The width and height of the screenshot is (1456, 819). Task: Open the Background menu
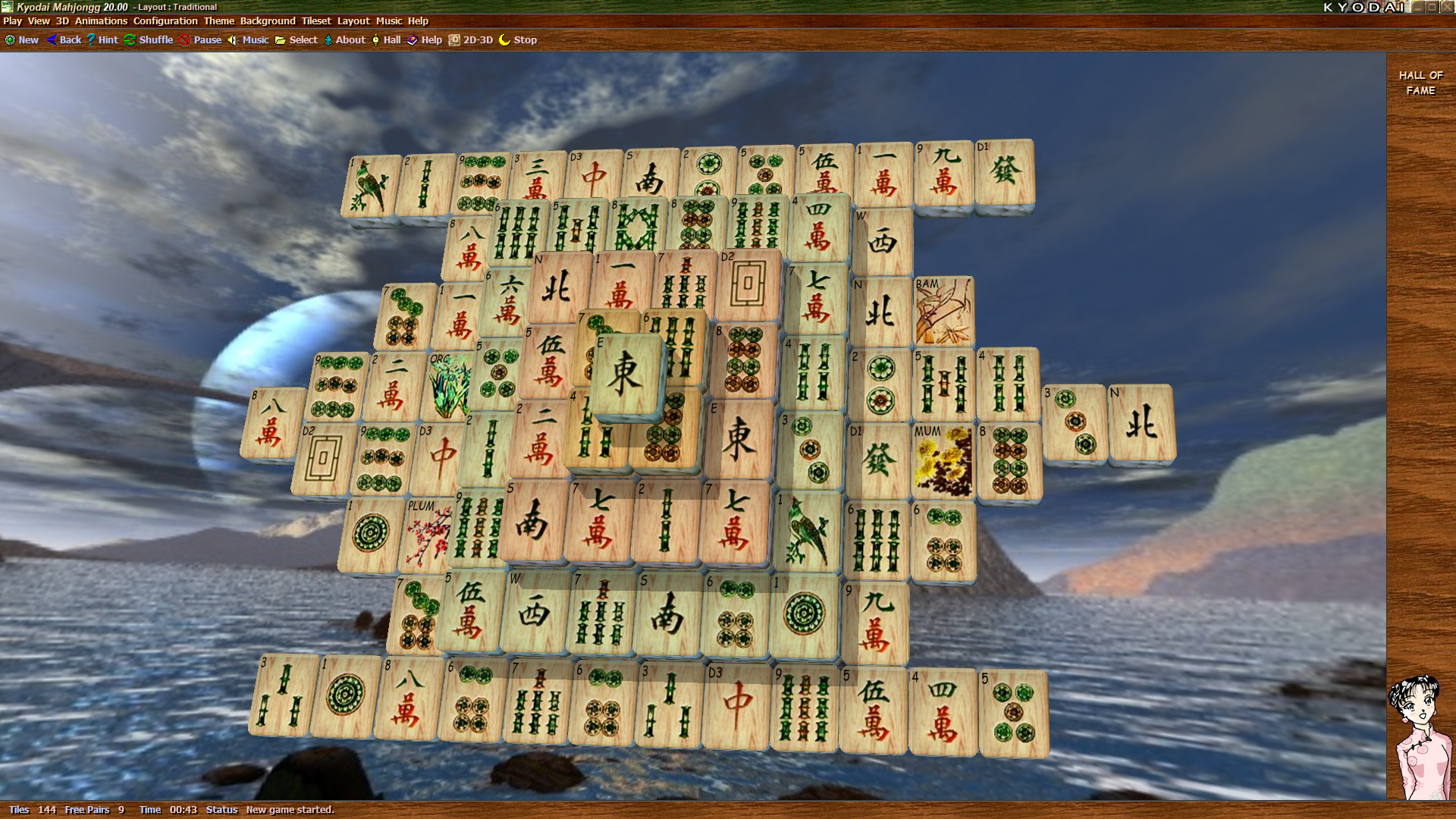[266, 21]
